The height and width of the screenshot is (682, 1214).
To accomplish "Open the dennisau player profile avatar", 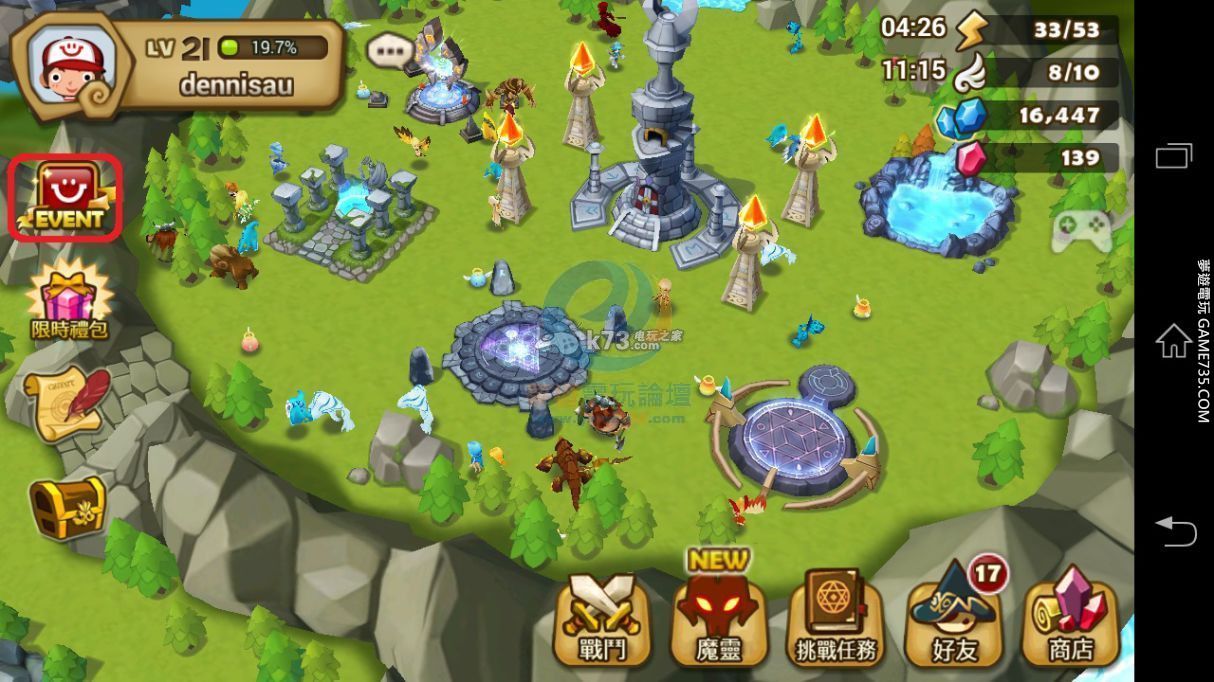I will [x=66, y=65].
